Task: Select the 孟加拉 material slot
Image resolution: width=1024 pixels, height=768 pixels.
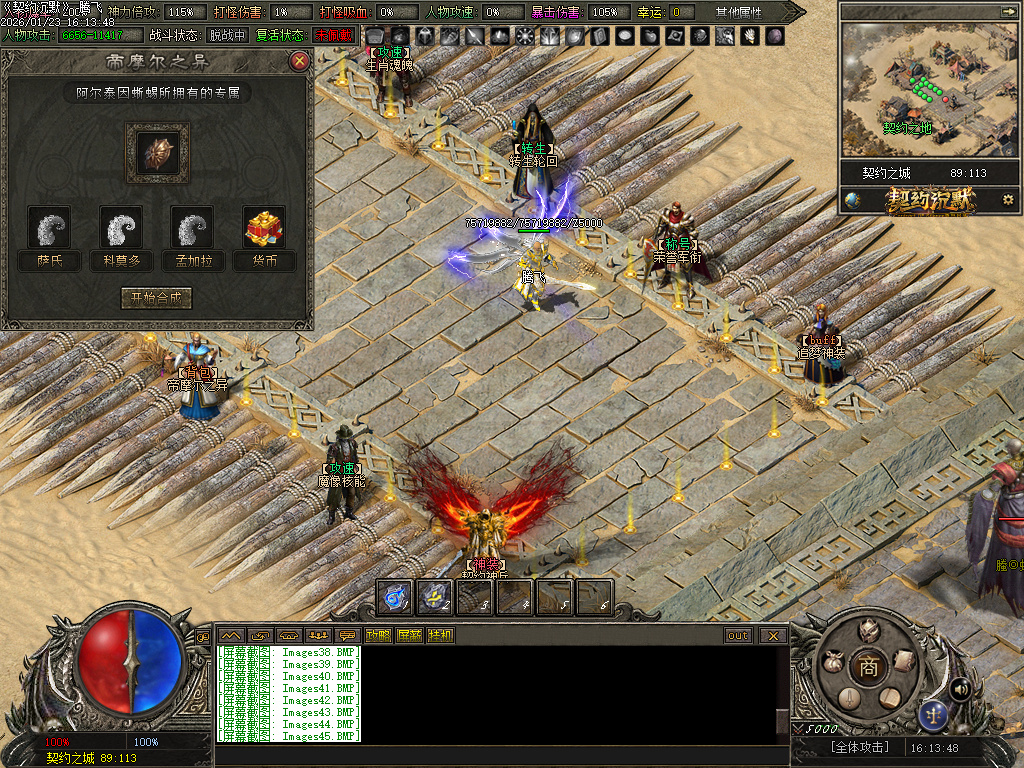Action: [192, 228]
